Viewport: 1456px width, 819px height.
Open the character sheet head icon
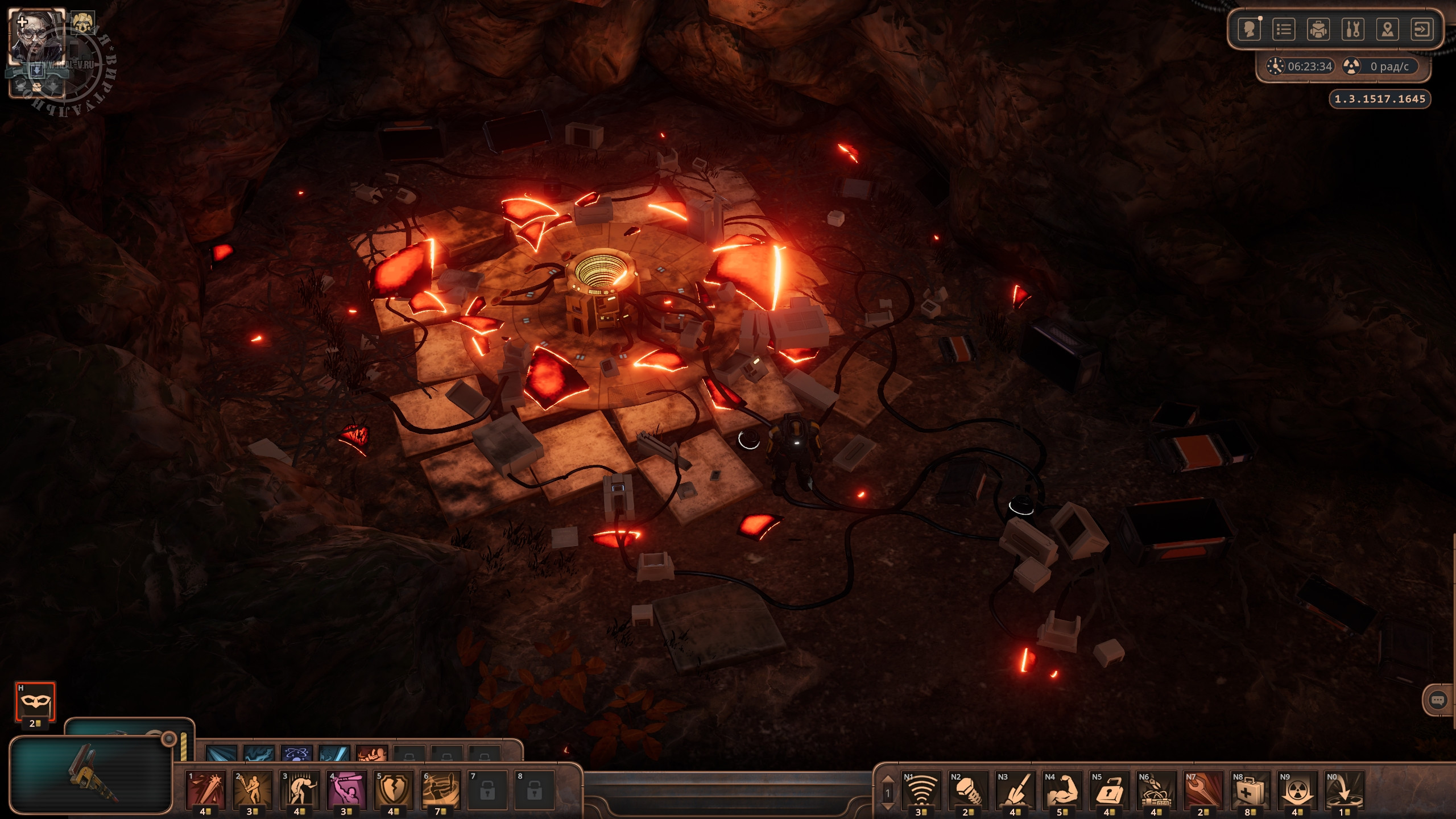(x=1250, y=29)
